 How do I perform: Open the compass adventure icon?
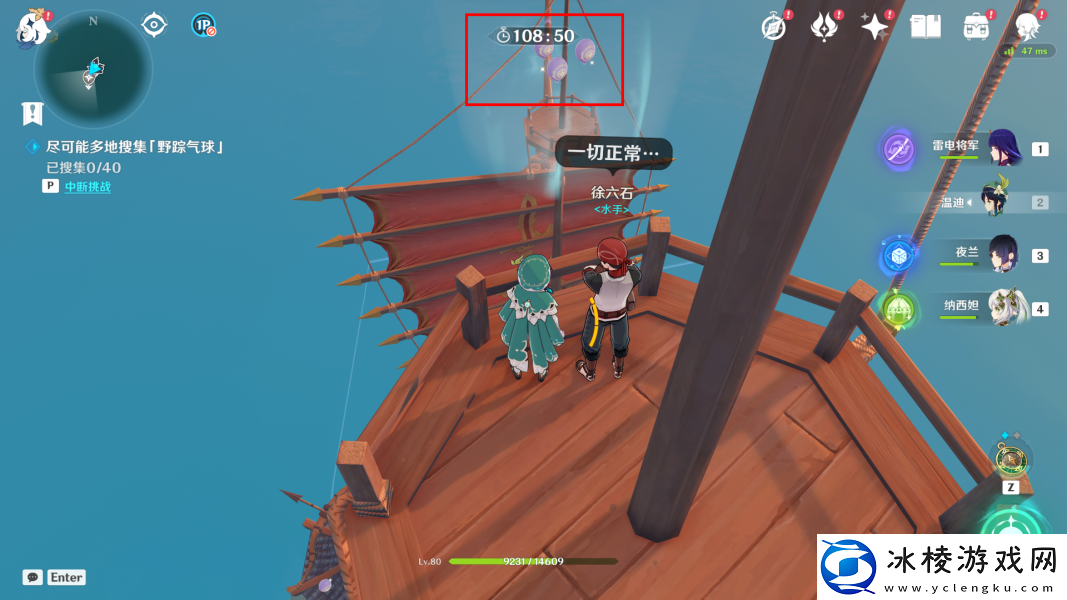[x=774, y=27]
